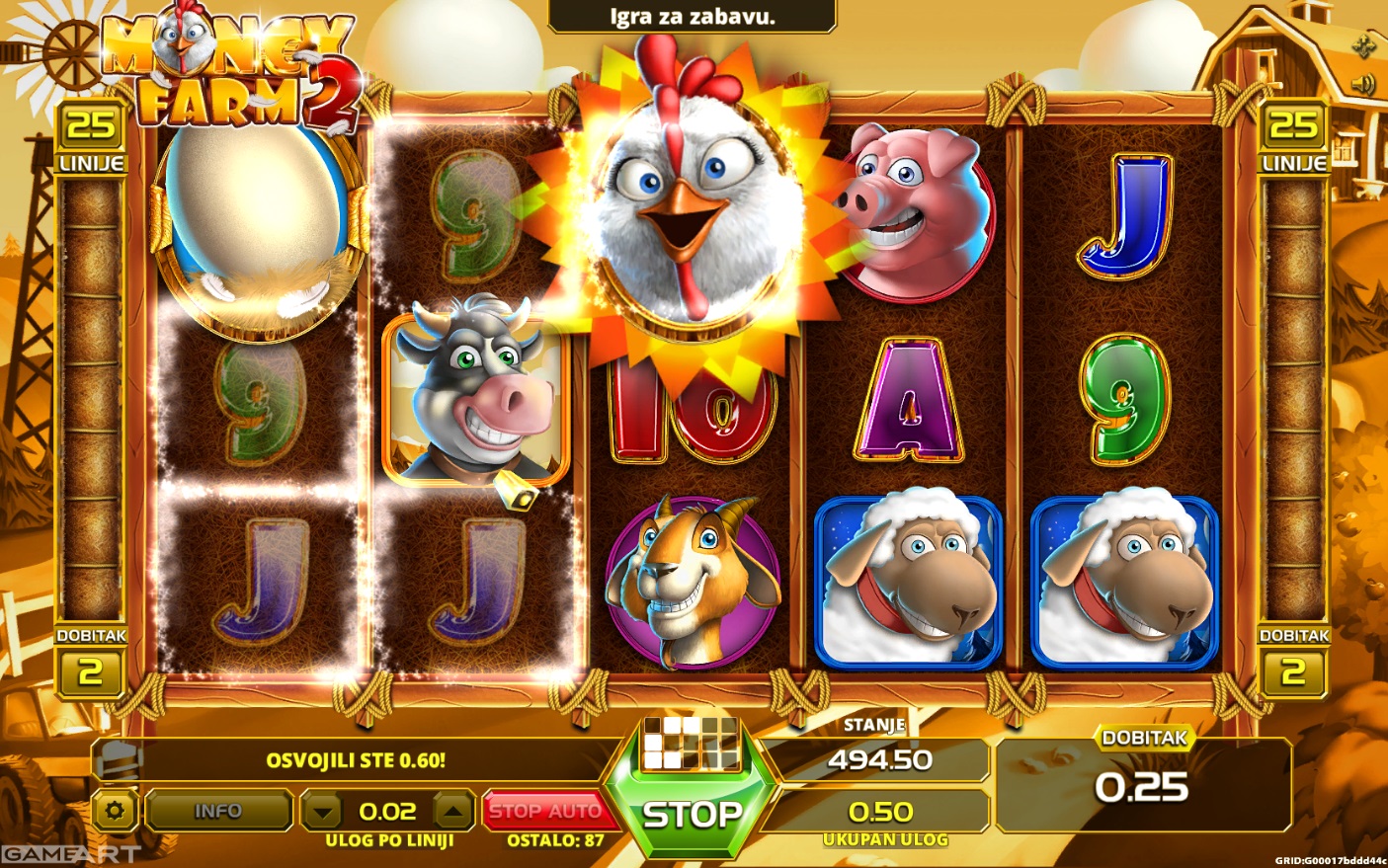Click the red STOP AUTO button
The height and width of the screenshot is (868, 1388).
545,811
